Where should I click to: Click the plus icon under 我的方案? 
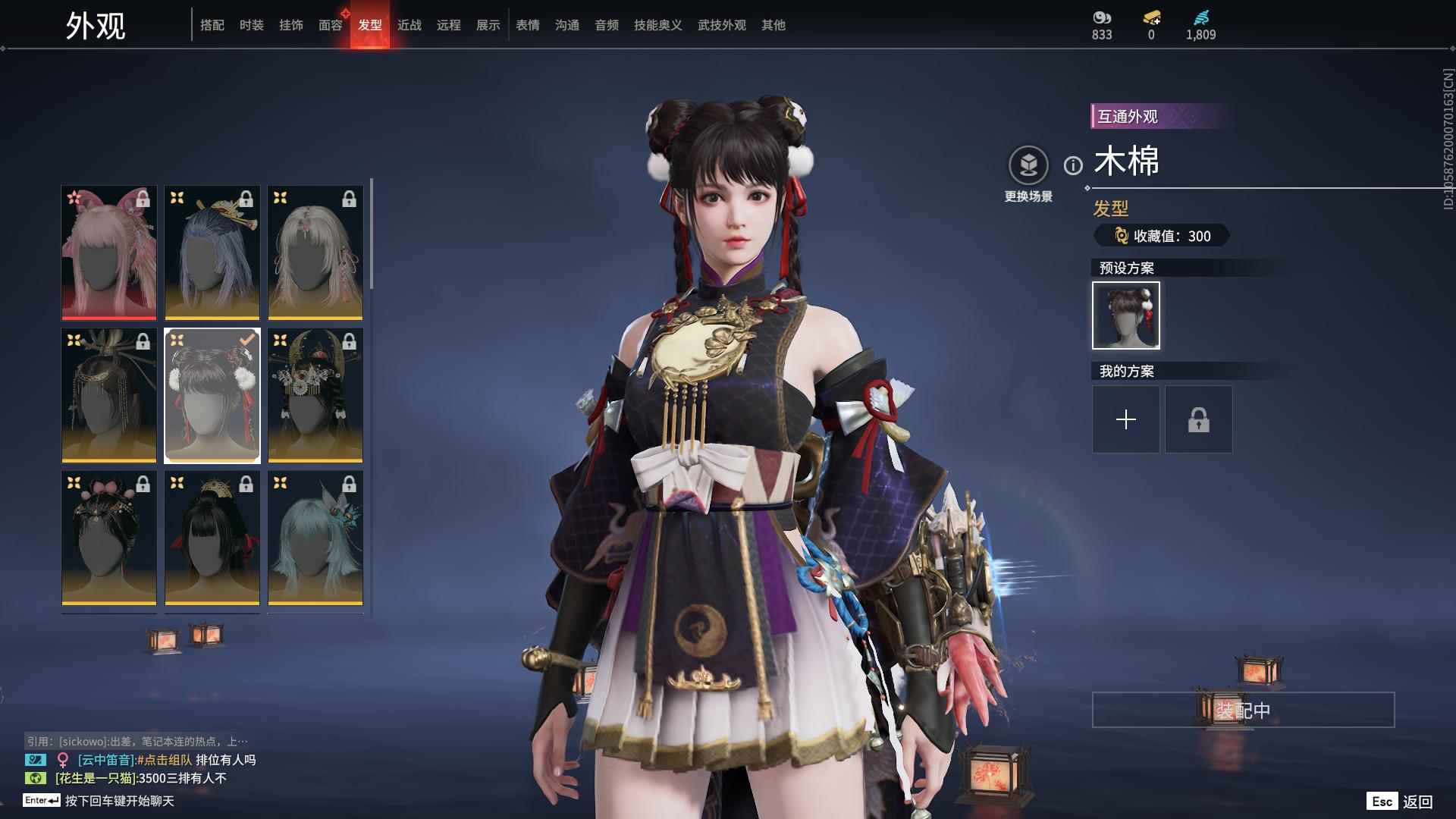coord(1125,419)
